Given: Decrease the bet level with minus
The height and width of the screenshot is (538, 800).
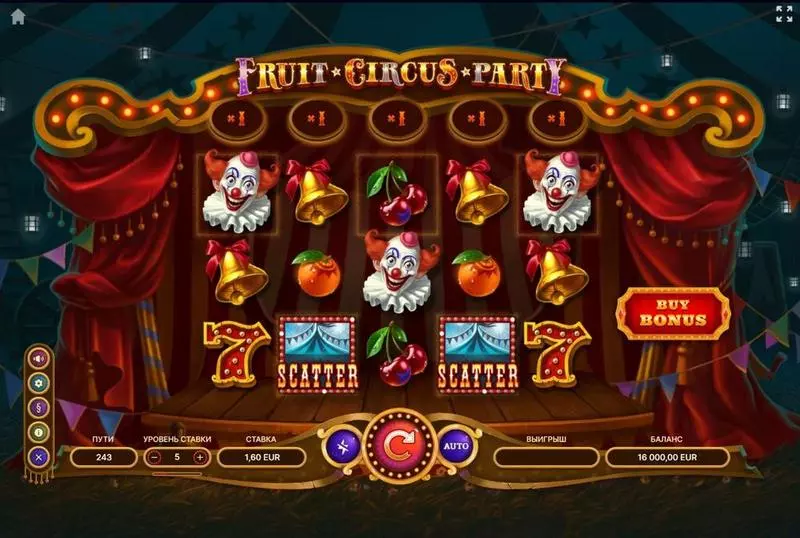Looking at the screenshot, I should (155, 457).
